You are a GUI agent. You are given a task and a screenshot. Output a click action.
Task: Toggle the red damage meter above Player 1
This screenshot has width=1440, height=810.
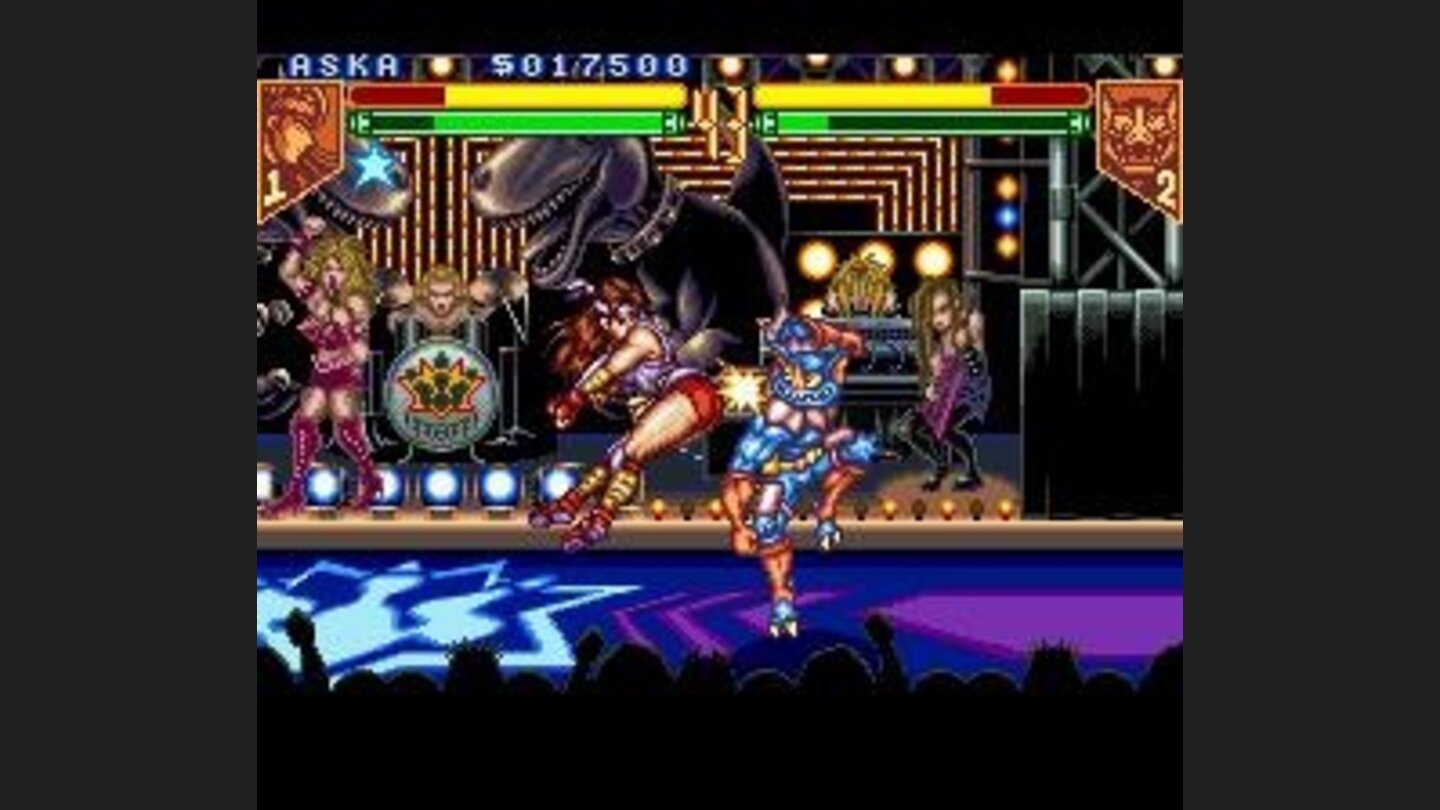[x=400, y=95]
